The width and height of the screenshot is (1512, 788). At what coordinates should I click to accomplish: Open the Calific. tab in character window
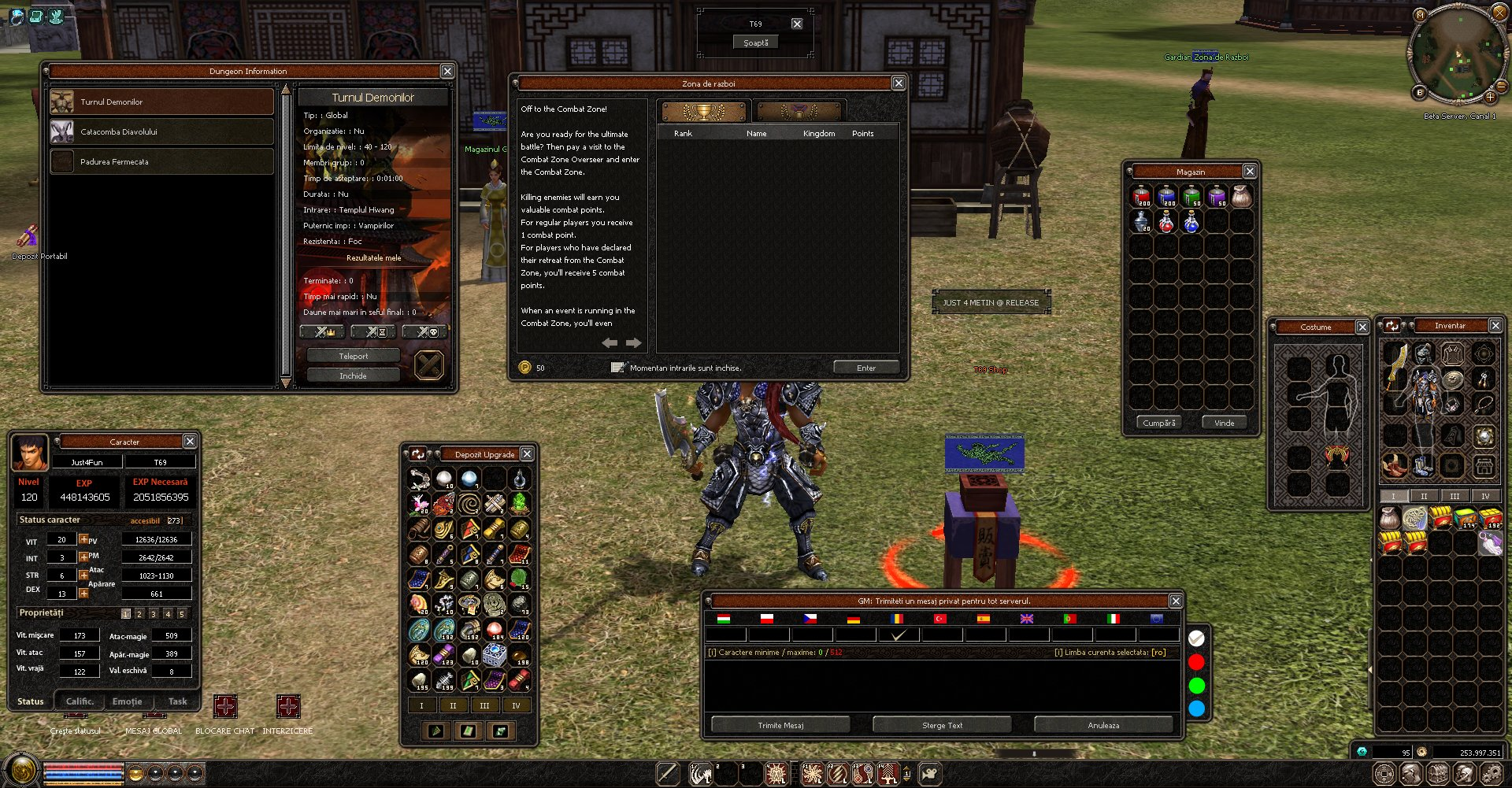80,701
